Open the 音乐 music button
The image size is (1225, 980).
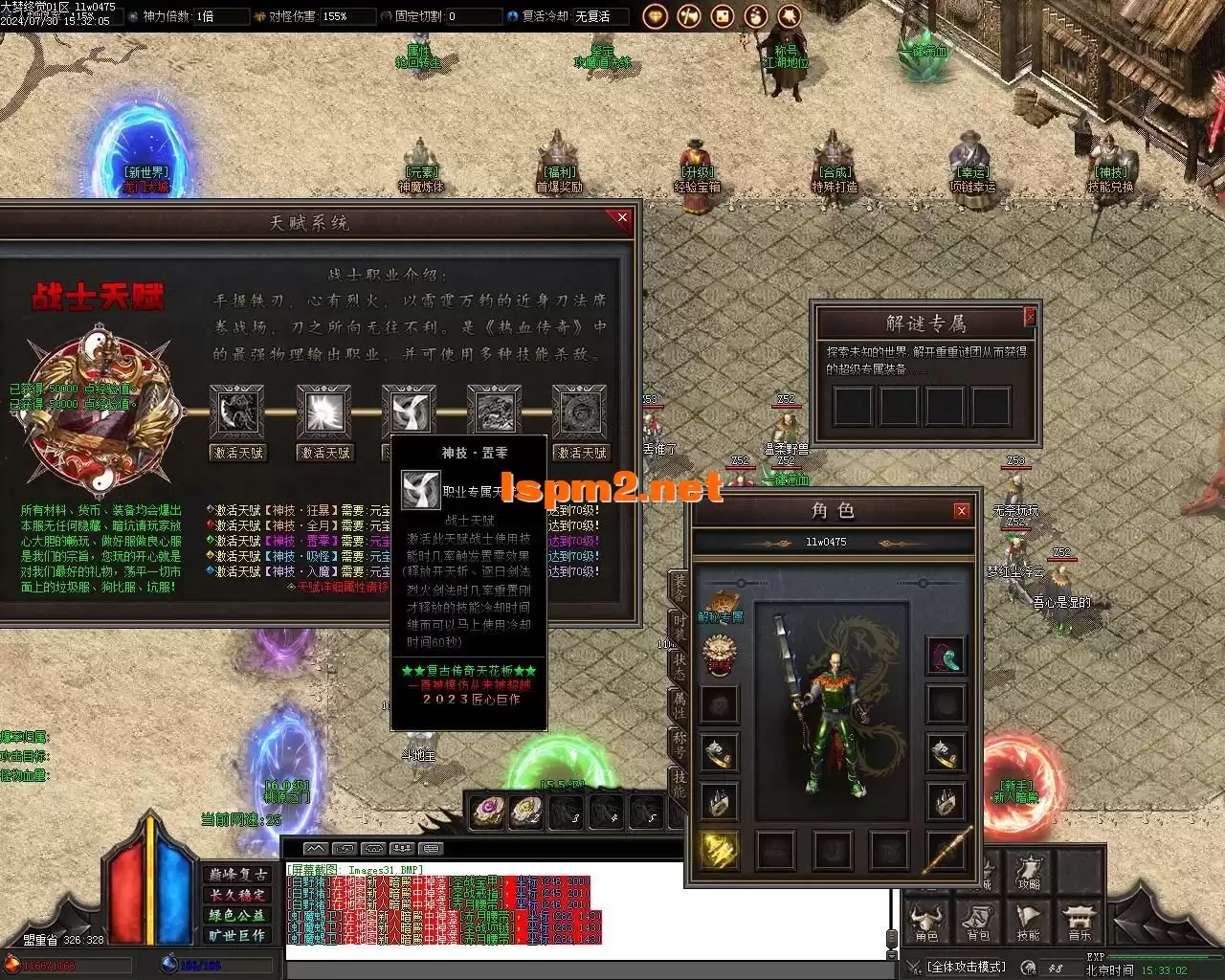[1078, 921]
